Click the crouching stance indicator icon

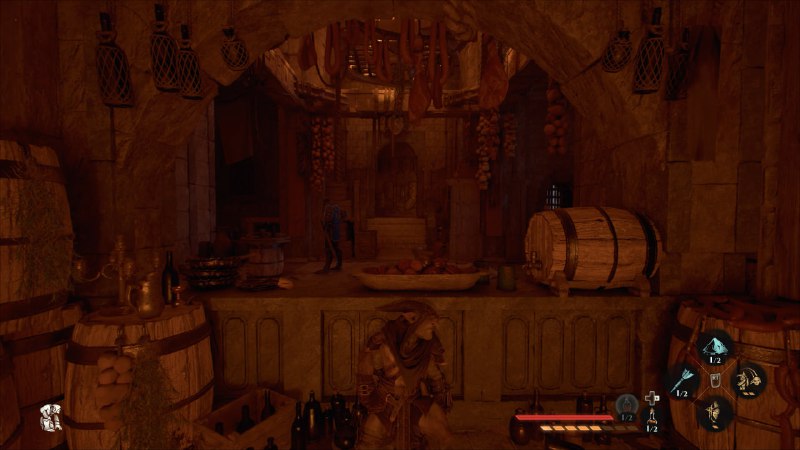[x=47, y=419]
